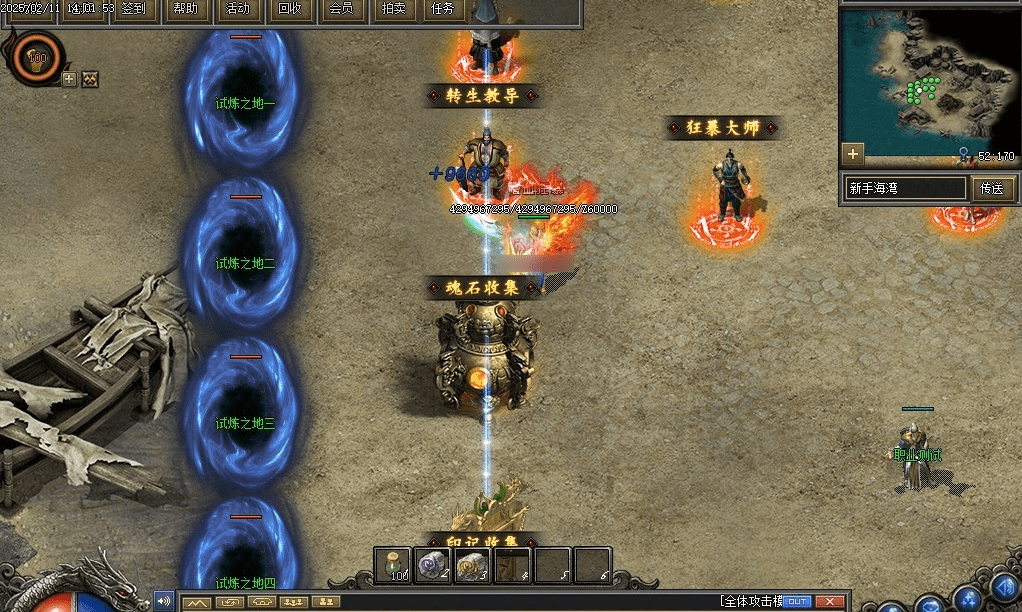1022x612 pixels.
Task: Click the level 100 round badge
Action: 38,57
